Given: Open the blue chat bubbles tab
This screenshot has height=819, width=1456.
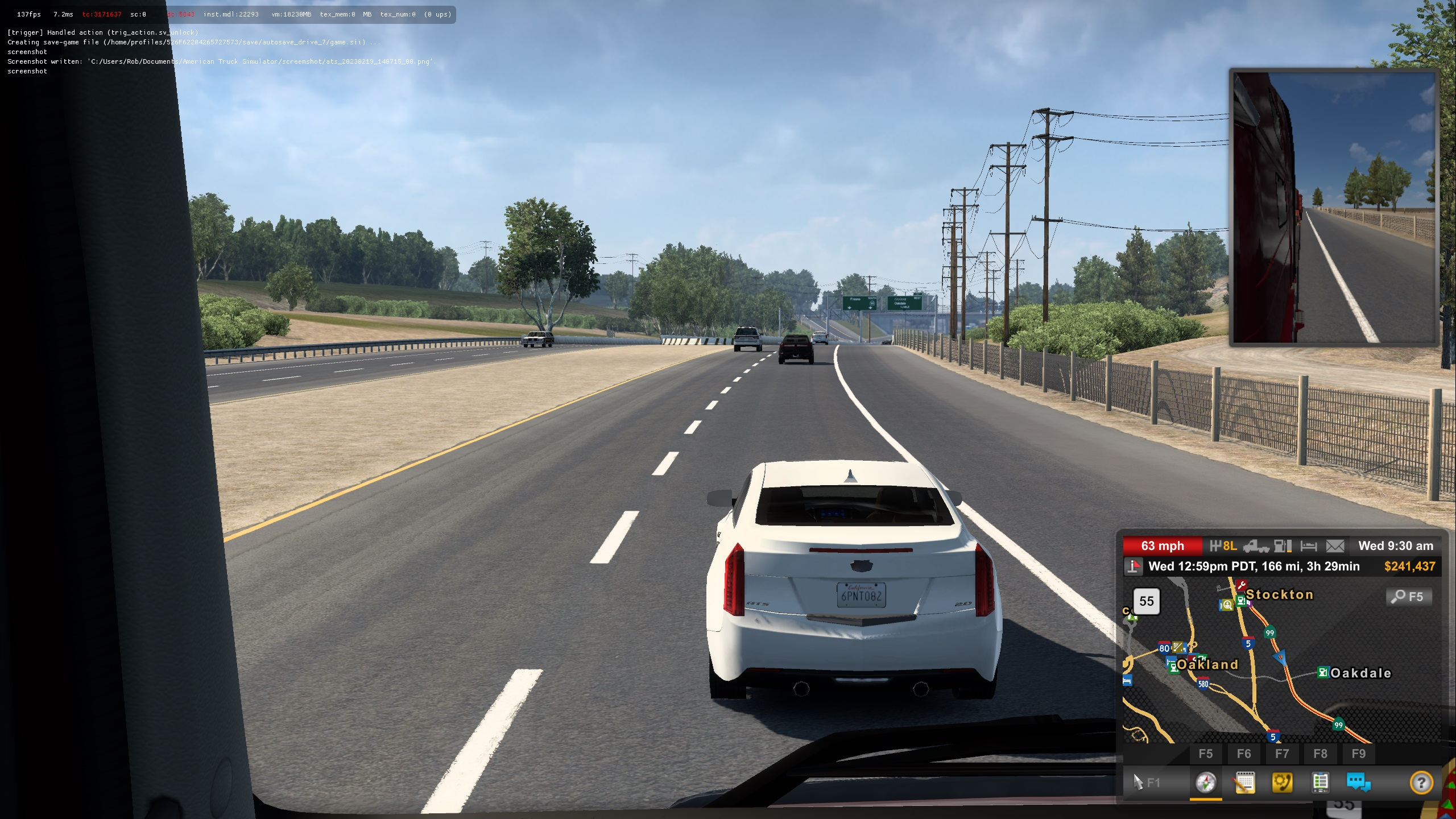Looking at the screenshot, I should point(1358,783).
